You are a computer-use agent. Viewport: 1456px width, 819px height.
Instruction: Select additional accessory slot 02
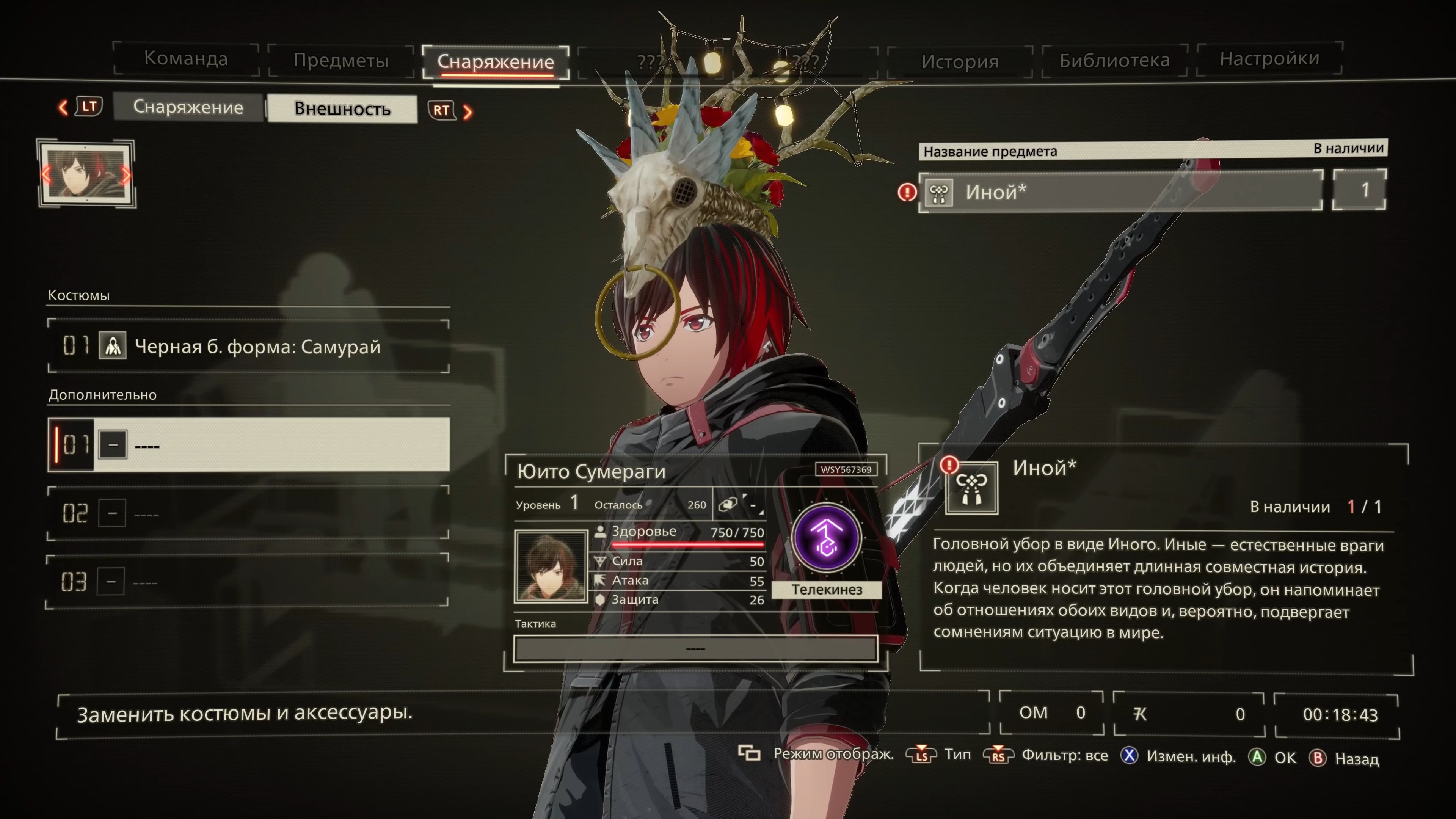(249, 513)
